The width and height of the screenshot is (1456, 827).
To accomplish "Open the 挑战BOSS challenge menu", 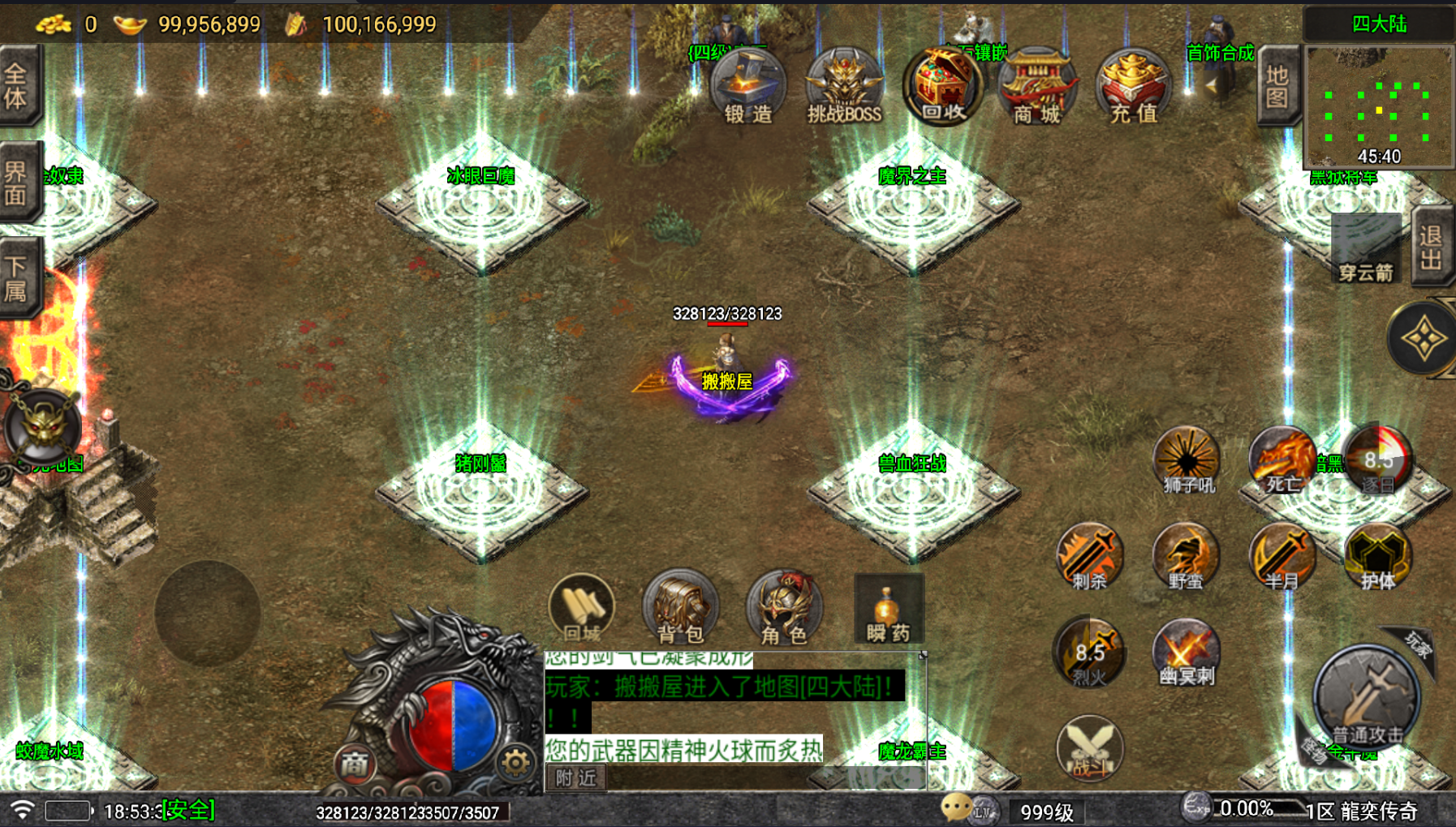I will 844,87.
